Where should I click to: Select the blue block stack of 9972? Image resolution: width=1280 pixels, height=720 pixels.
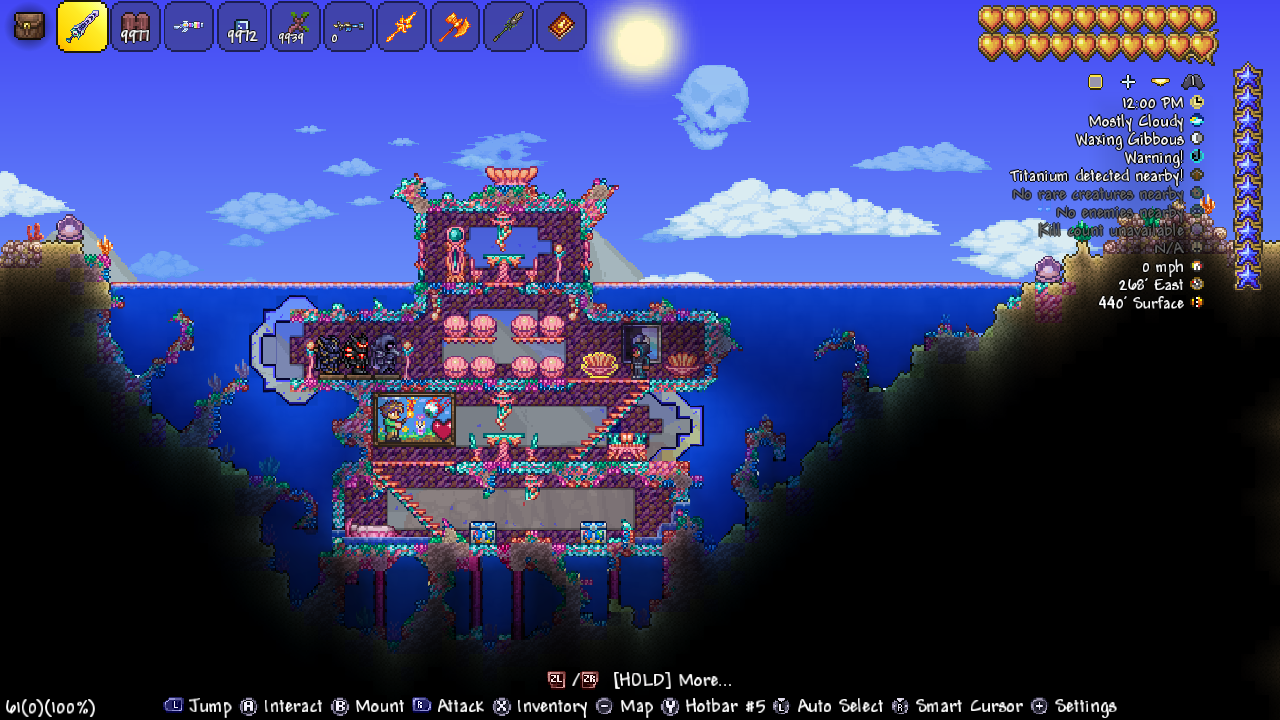point(242,27)
